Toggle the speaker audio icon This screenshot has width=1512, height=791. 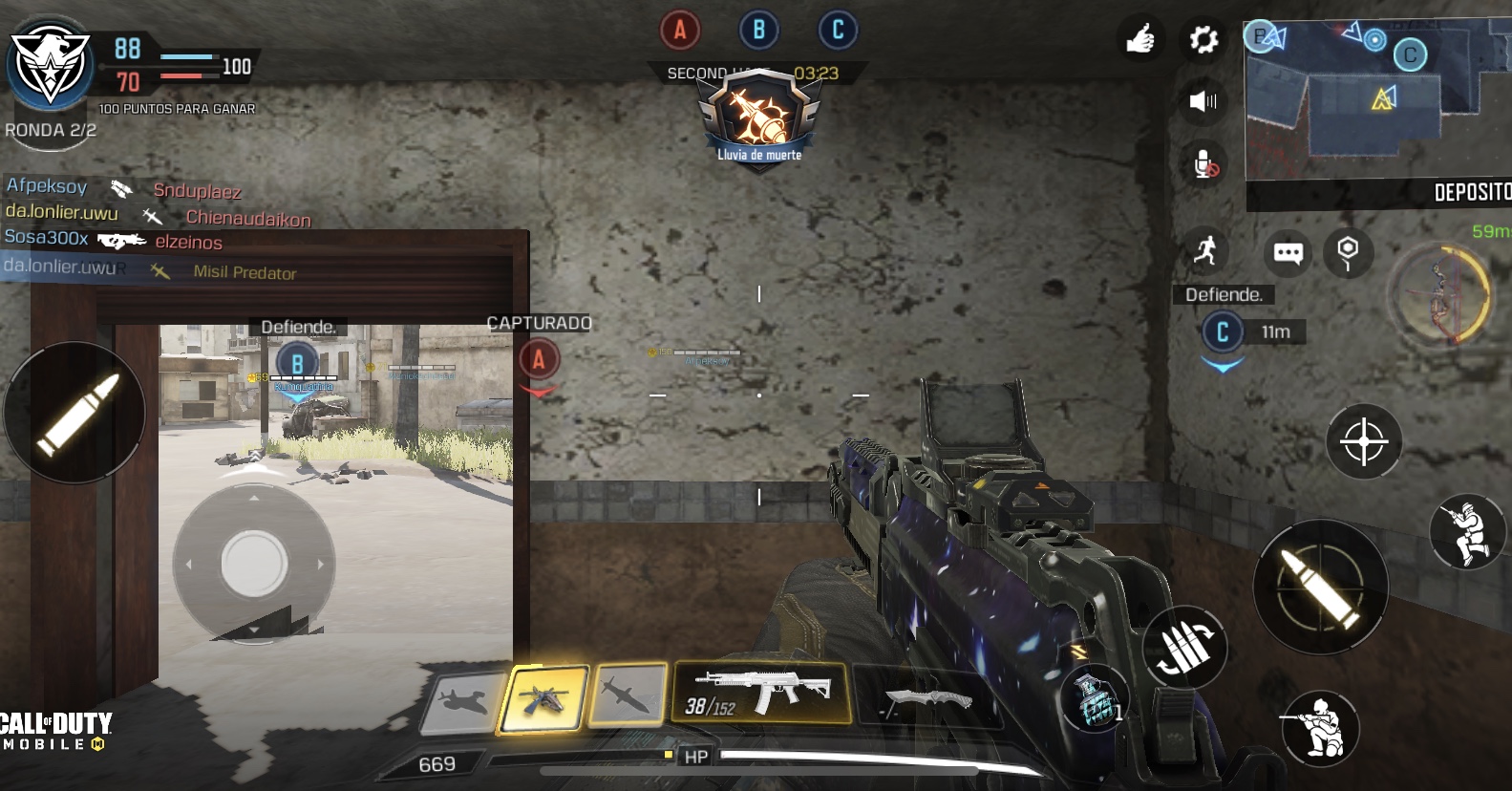(x=1203, y=101)
